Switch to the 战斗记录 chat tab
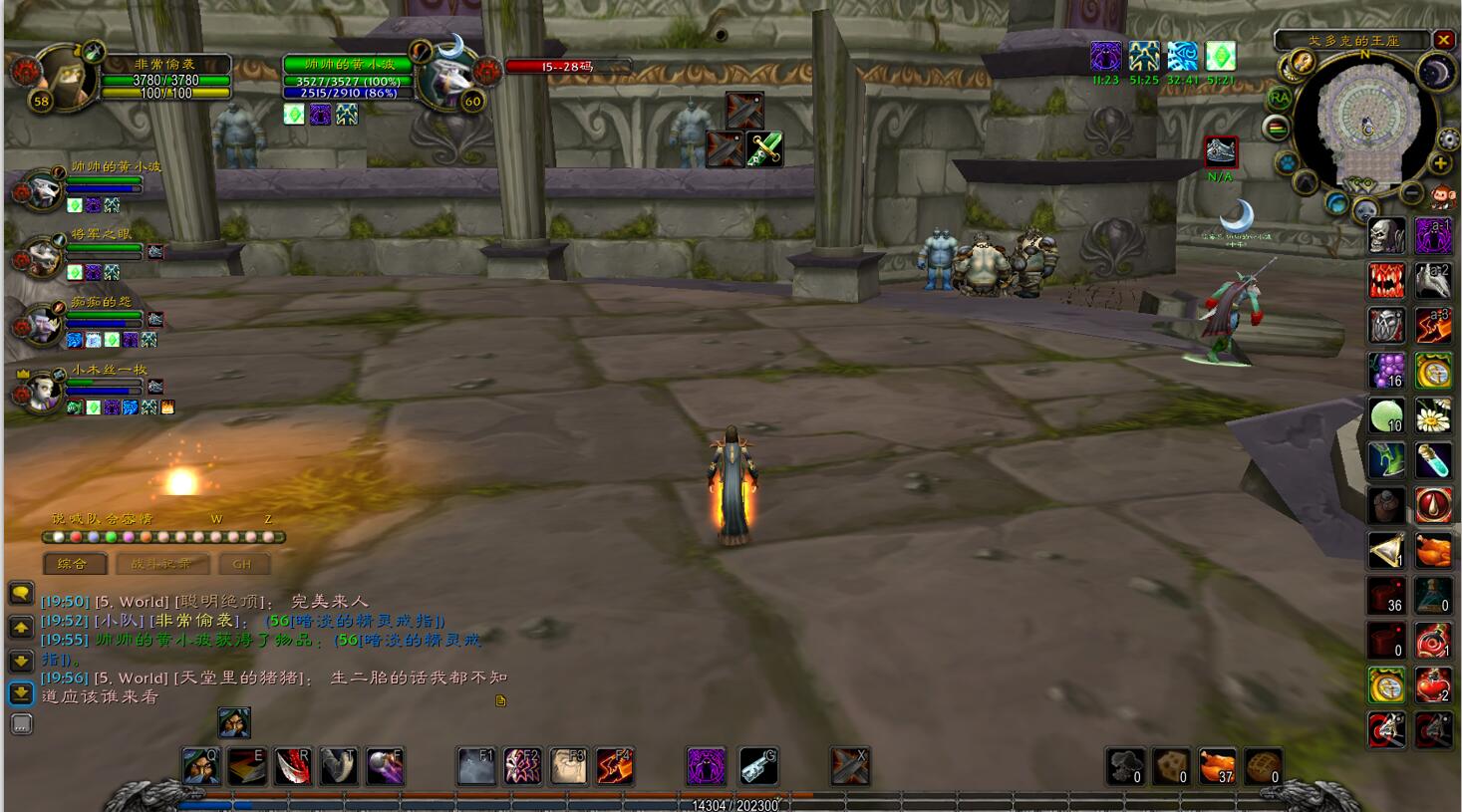The image size is (1462, 812). (160, 564)
